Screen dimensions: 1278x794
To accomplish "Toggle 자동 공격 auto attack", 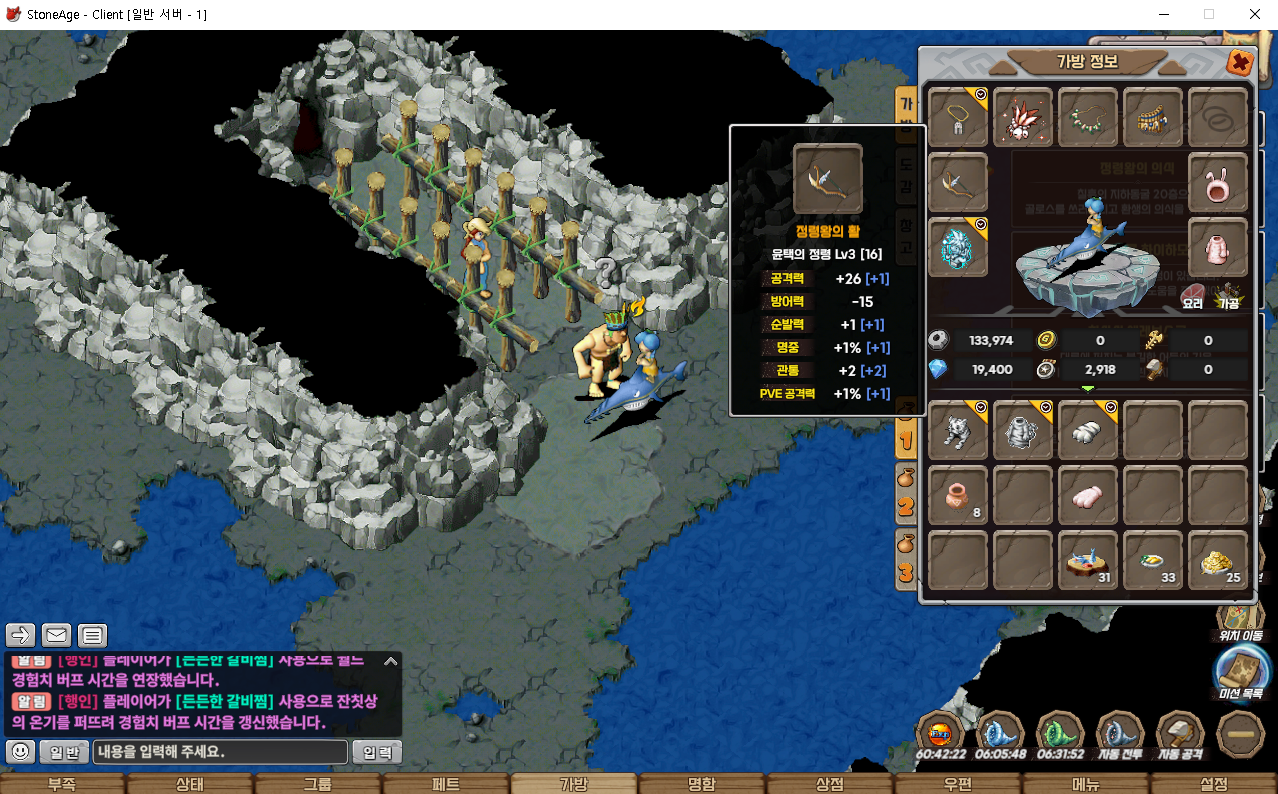I will click(x=1180, y=735).
